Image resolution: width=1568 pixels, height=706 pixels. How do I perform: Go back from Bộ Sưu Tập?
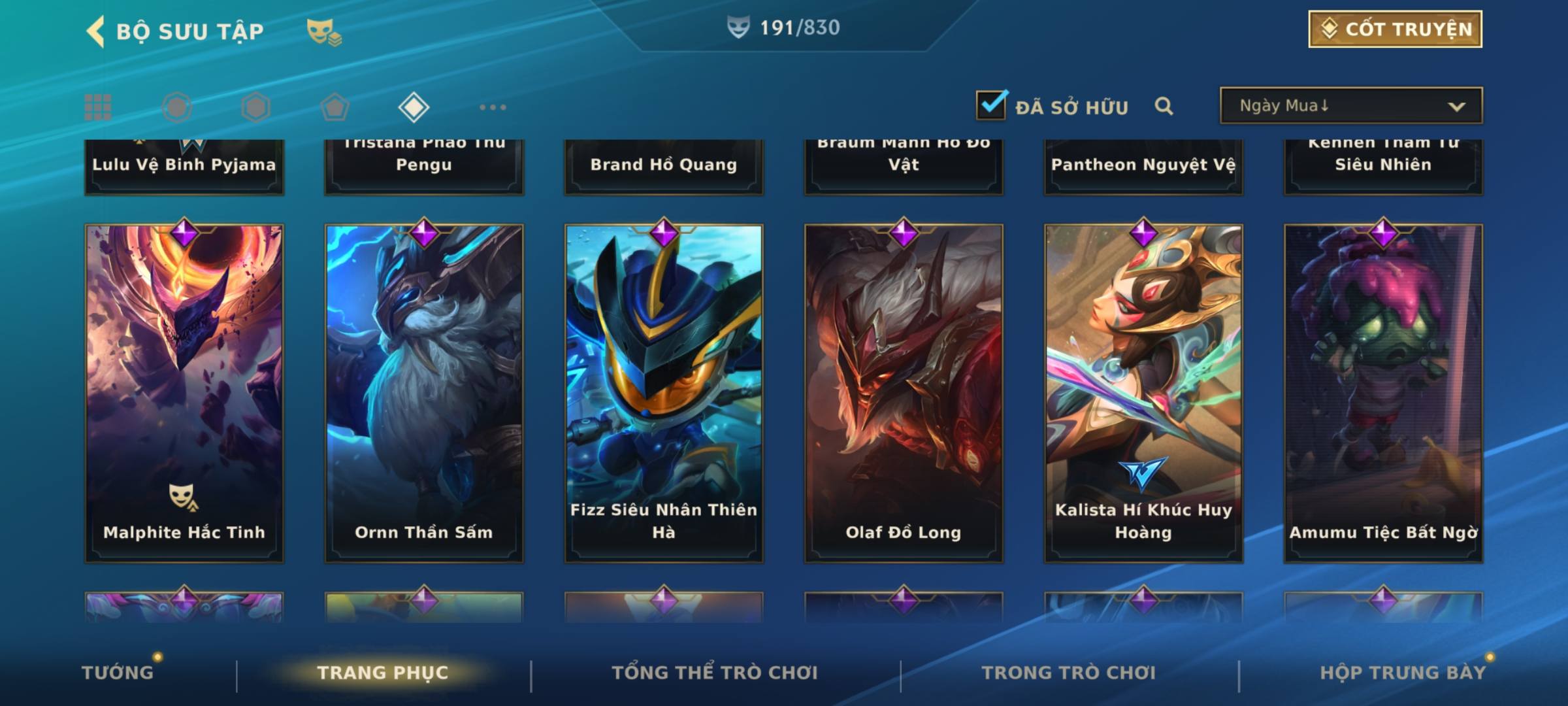(x=95, y=31)
